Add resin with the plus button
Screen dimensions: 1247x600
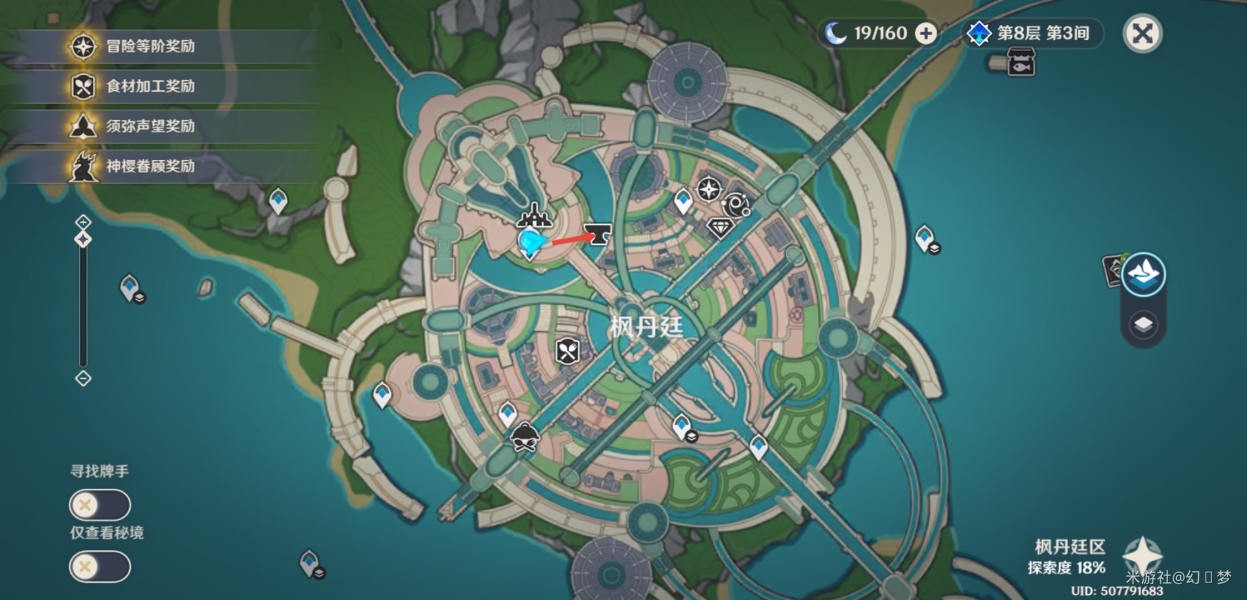tap(927, 34)
